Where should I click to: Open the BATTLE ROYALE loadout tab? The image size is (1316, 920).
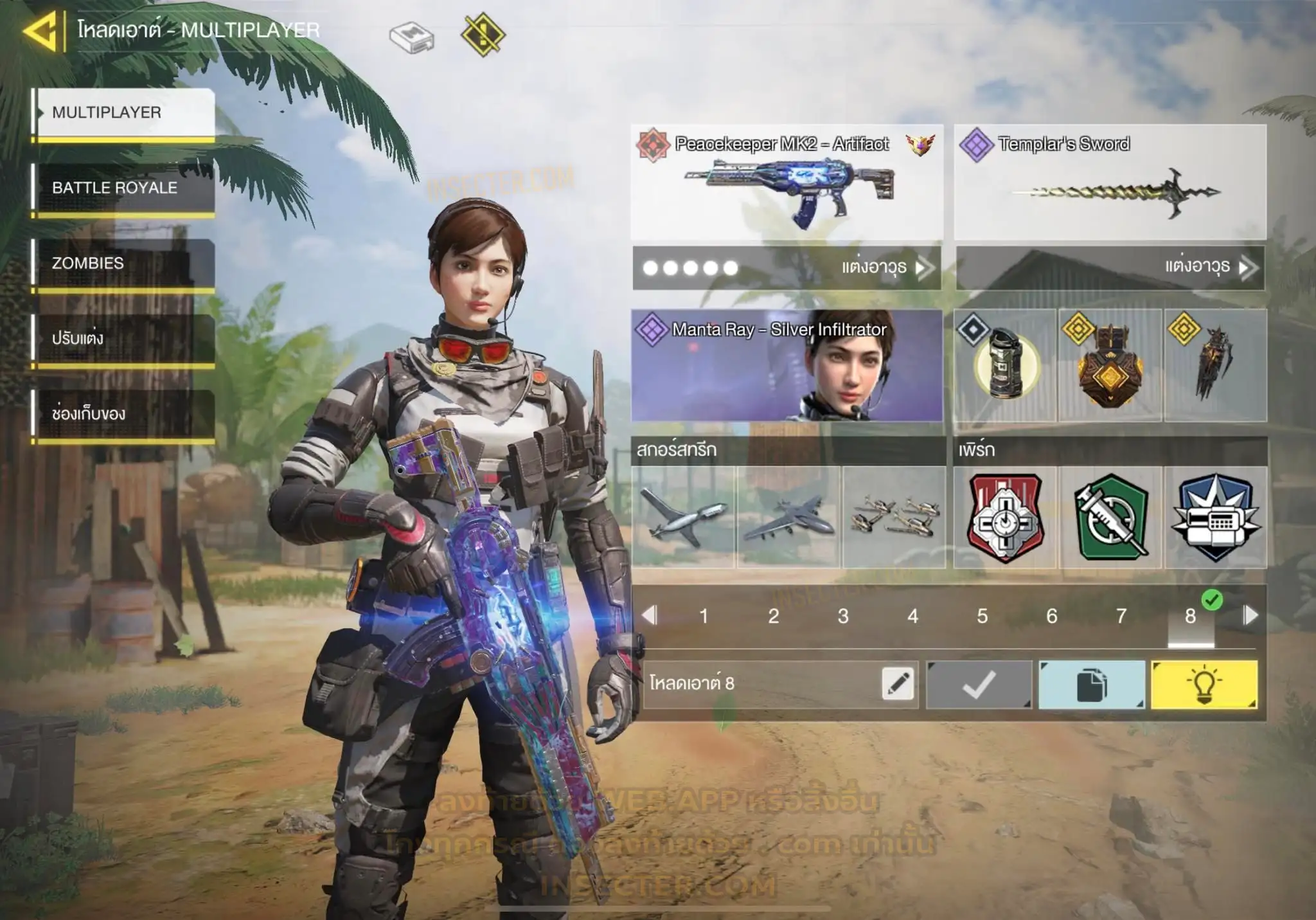(123, 188)
